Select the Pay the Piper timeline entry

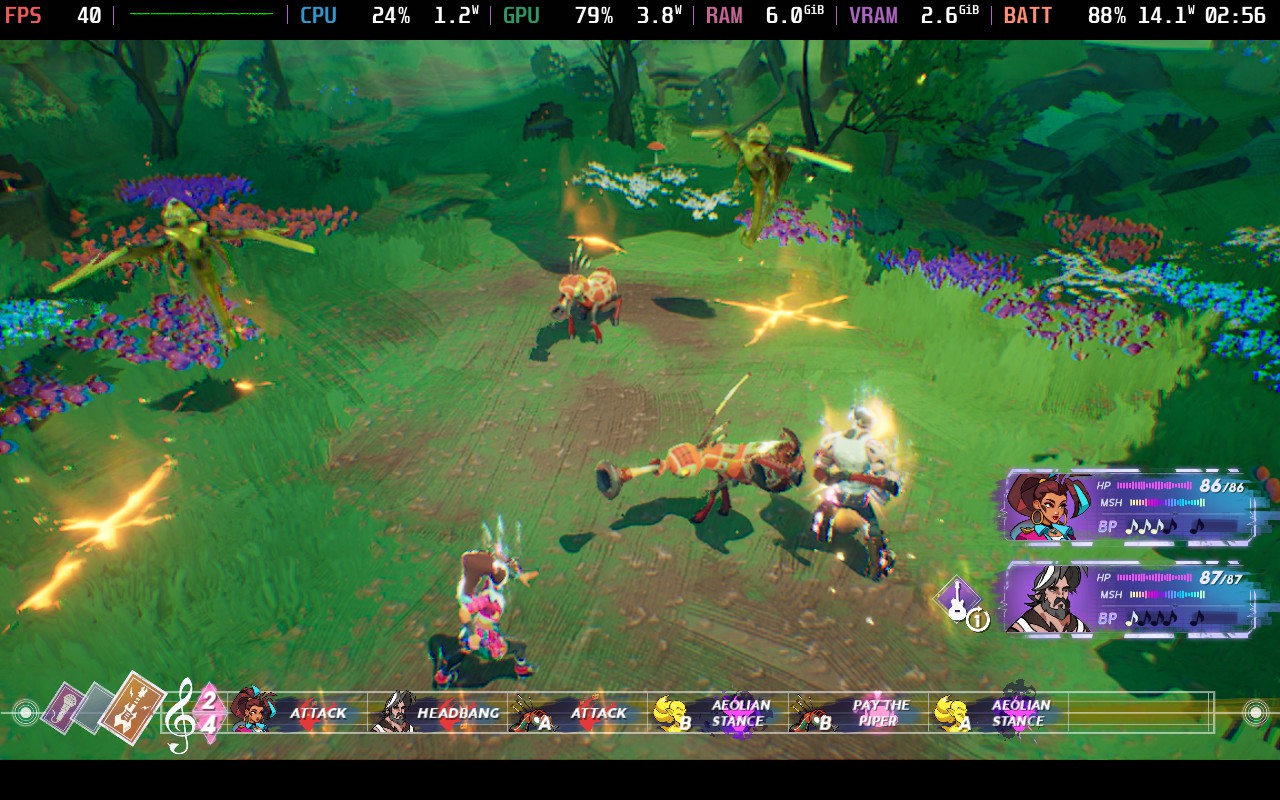point(858,713)
